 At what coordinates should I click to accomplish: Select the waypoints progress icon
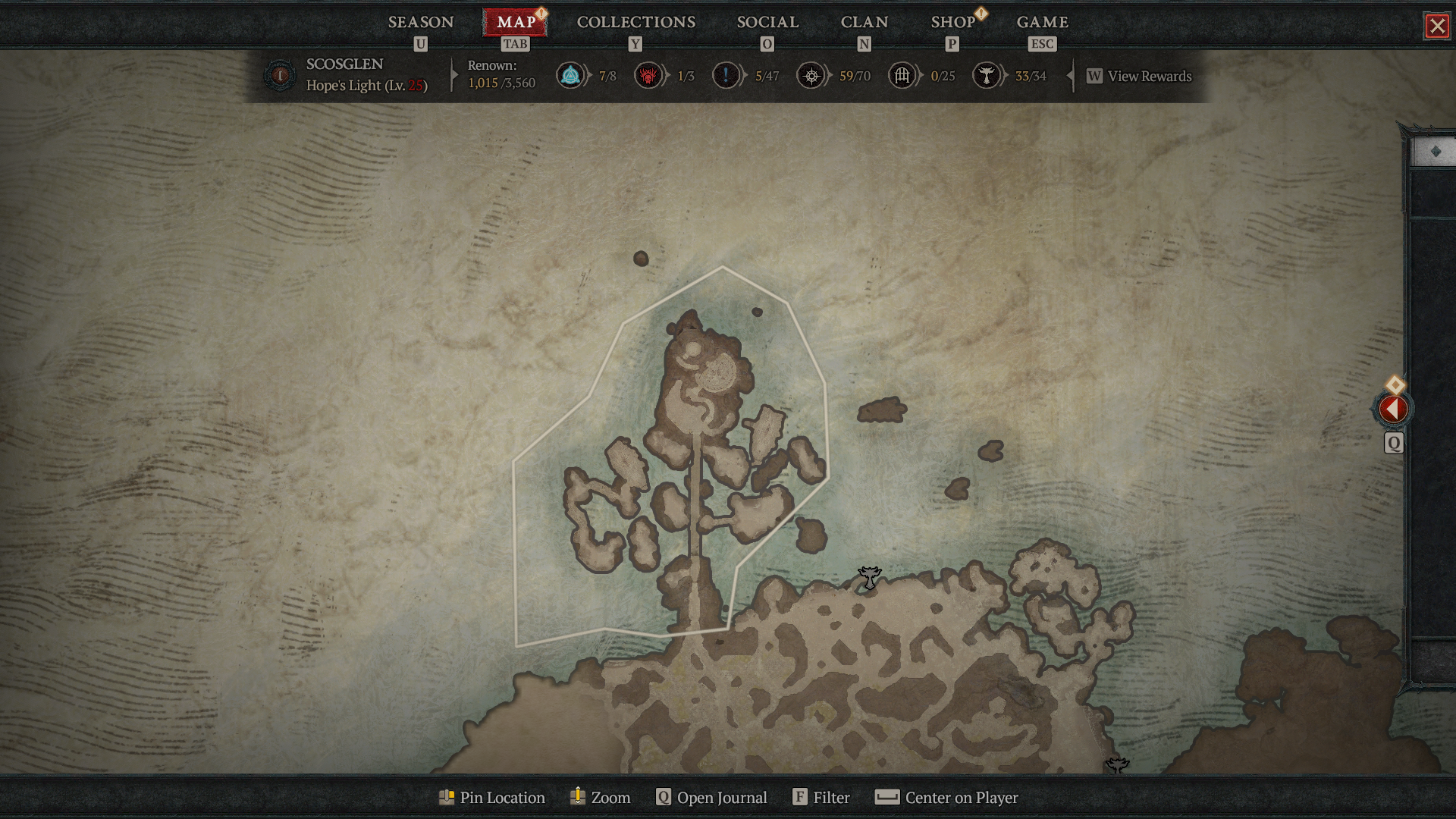pos(571,76)
